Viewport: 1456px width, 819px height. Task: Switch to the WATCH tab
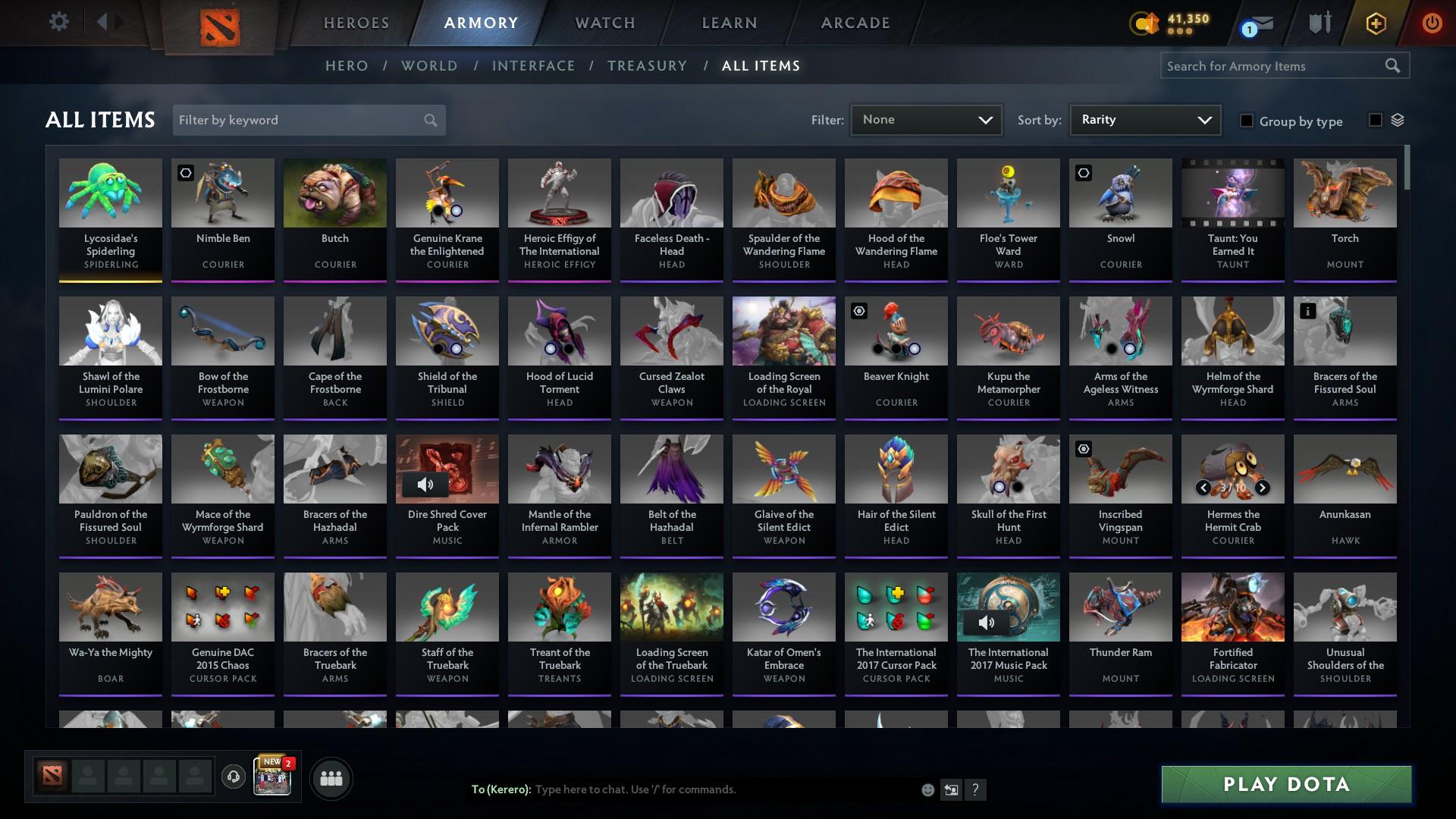point(604,23)
